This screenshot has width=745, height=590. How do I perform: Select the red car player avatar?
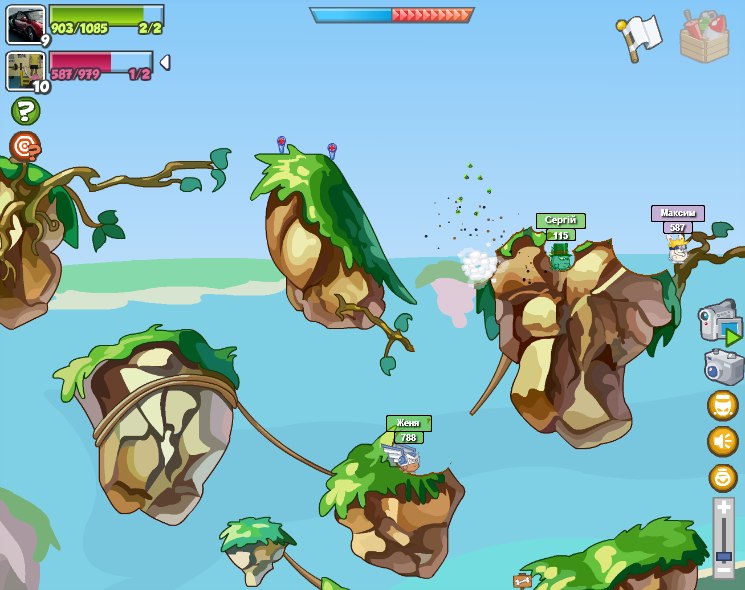pyautogui.click(x=25, y=25)
